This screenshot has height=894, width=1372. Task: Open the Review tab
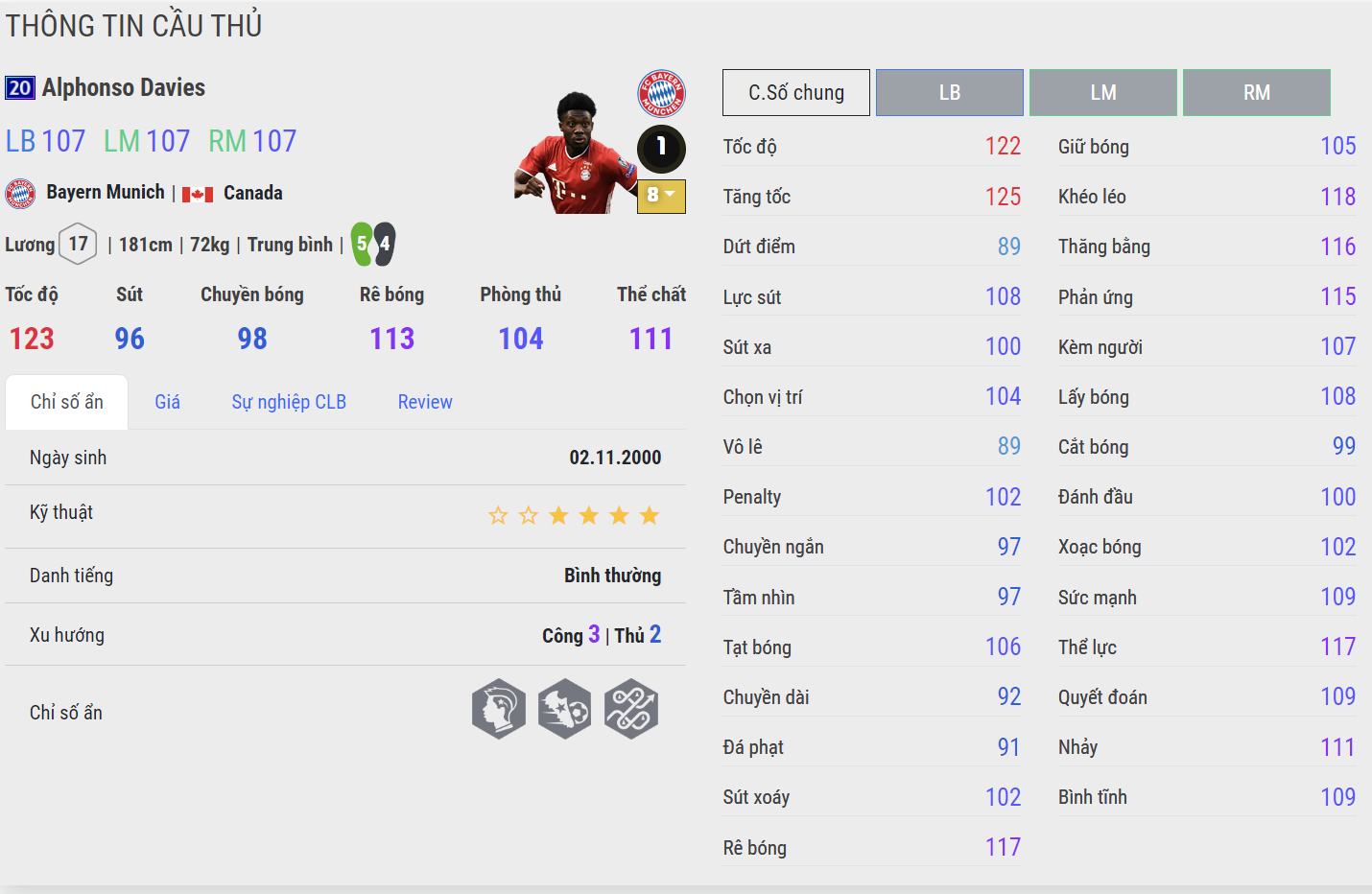[x=425, y=401]
